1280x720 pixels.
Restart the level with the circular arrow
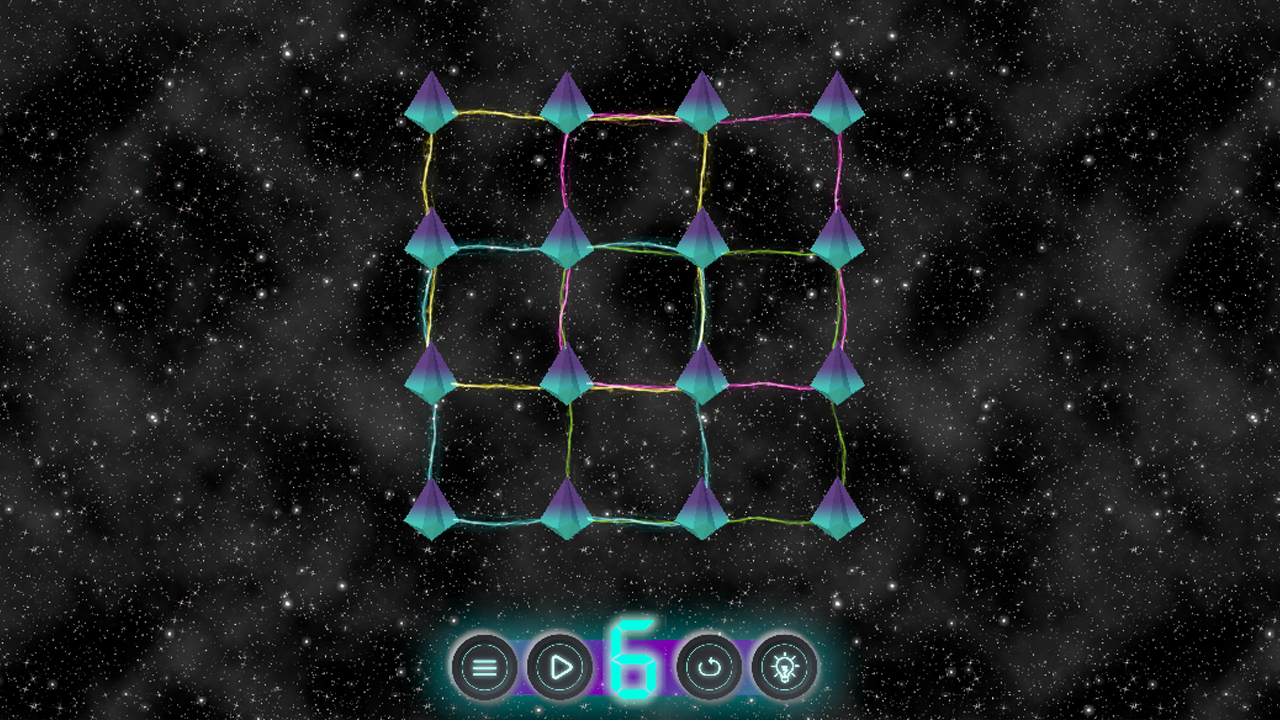click(x=711, y=667)
